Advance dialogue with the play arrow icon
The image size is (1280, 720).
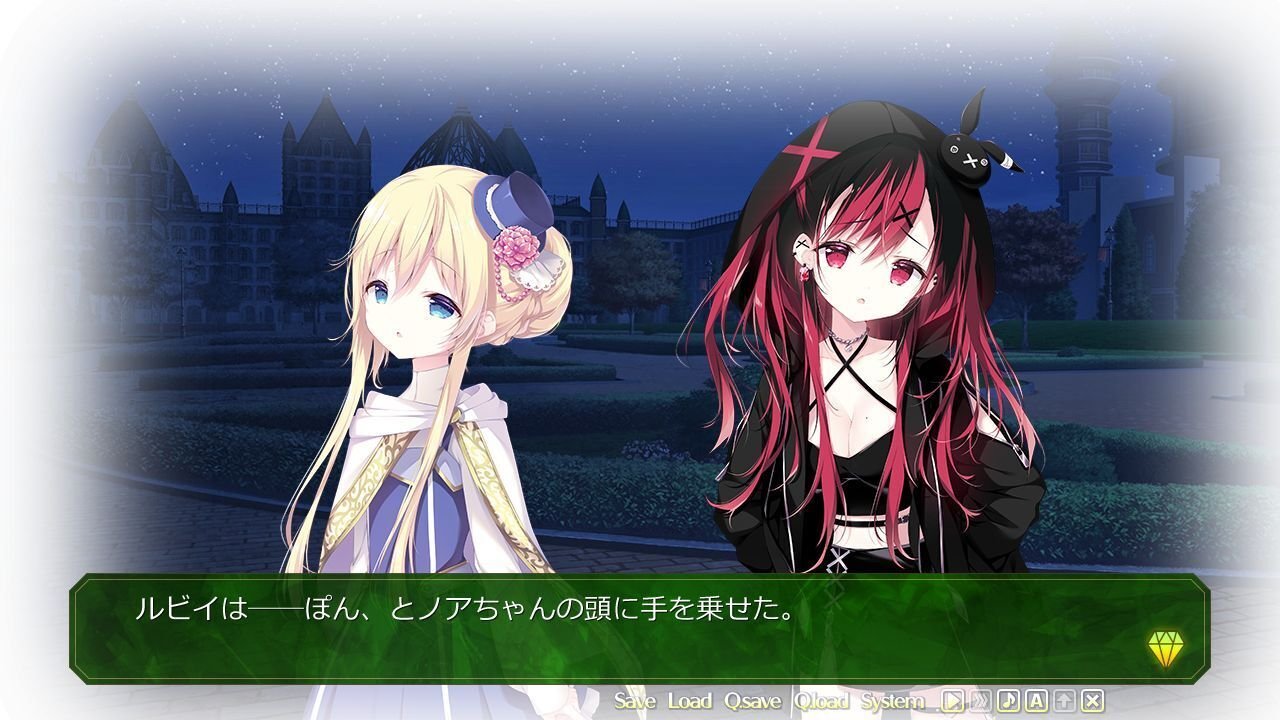952,702
